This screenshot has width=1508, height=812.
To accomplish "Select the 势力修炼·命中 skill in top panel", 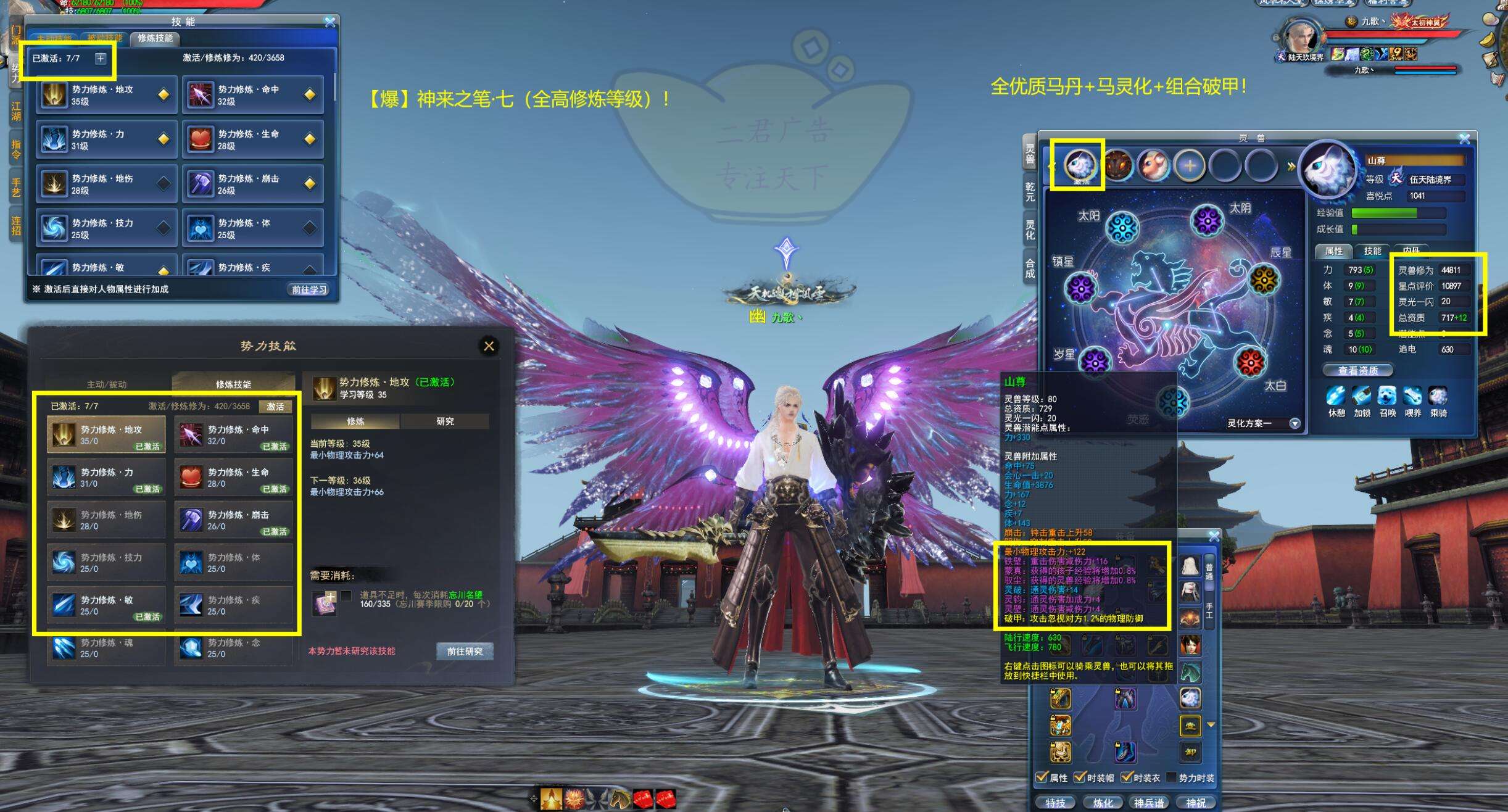I will point(252,95).
